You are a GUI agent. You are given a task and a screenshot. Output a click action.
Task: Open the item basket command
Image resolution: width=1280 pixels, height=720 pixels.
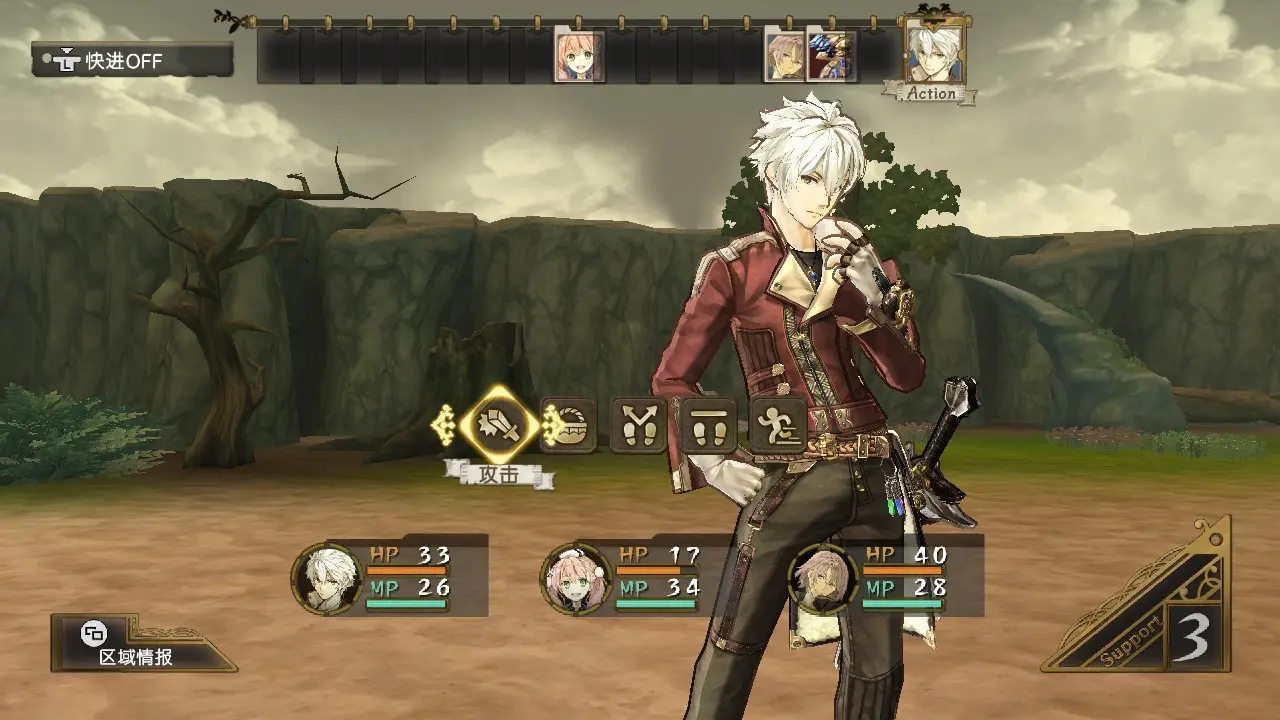pos(571,427)
